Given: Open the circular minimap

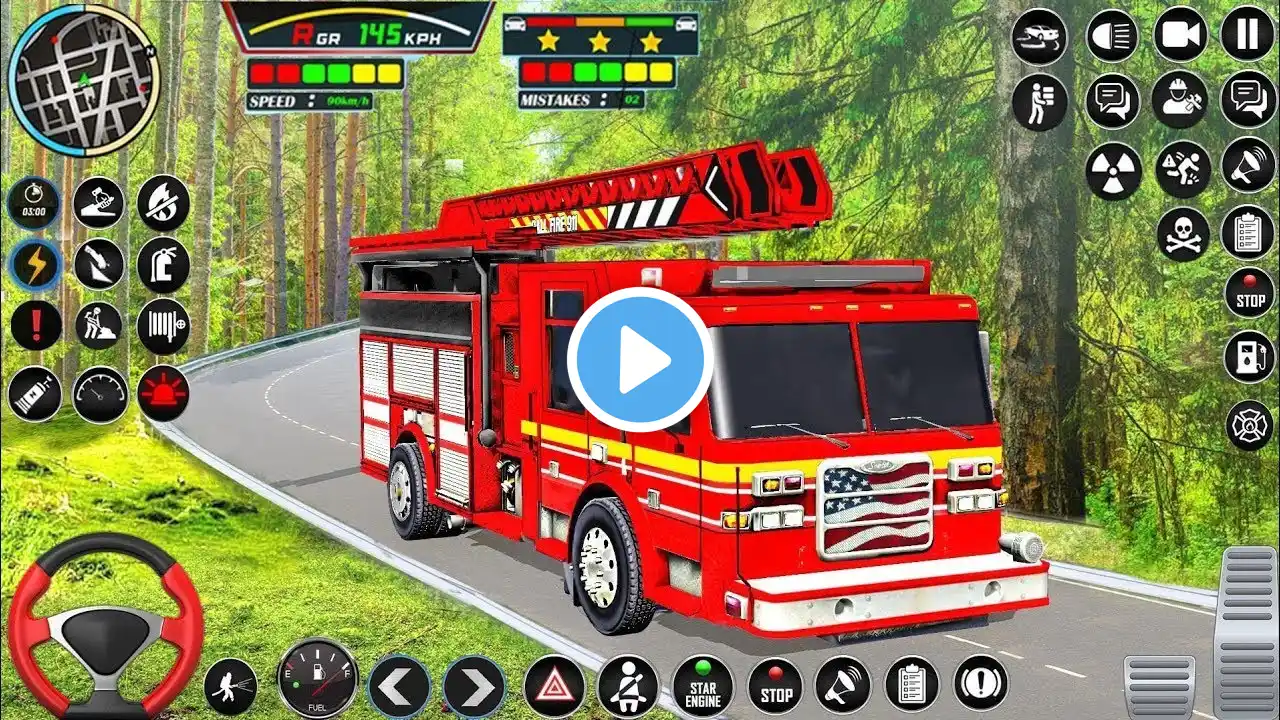Looking at the screenshot, I should pyautogui.click(x=83, y=80).
